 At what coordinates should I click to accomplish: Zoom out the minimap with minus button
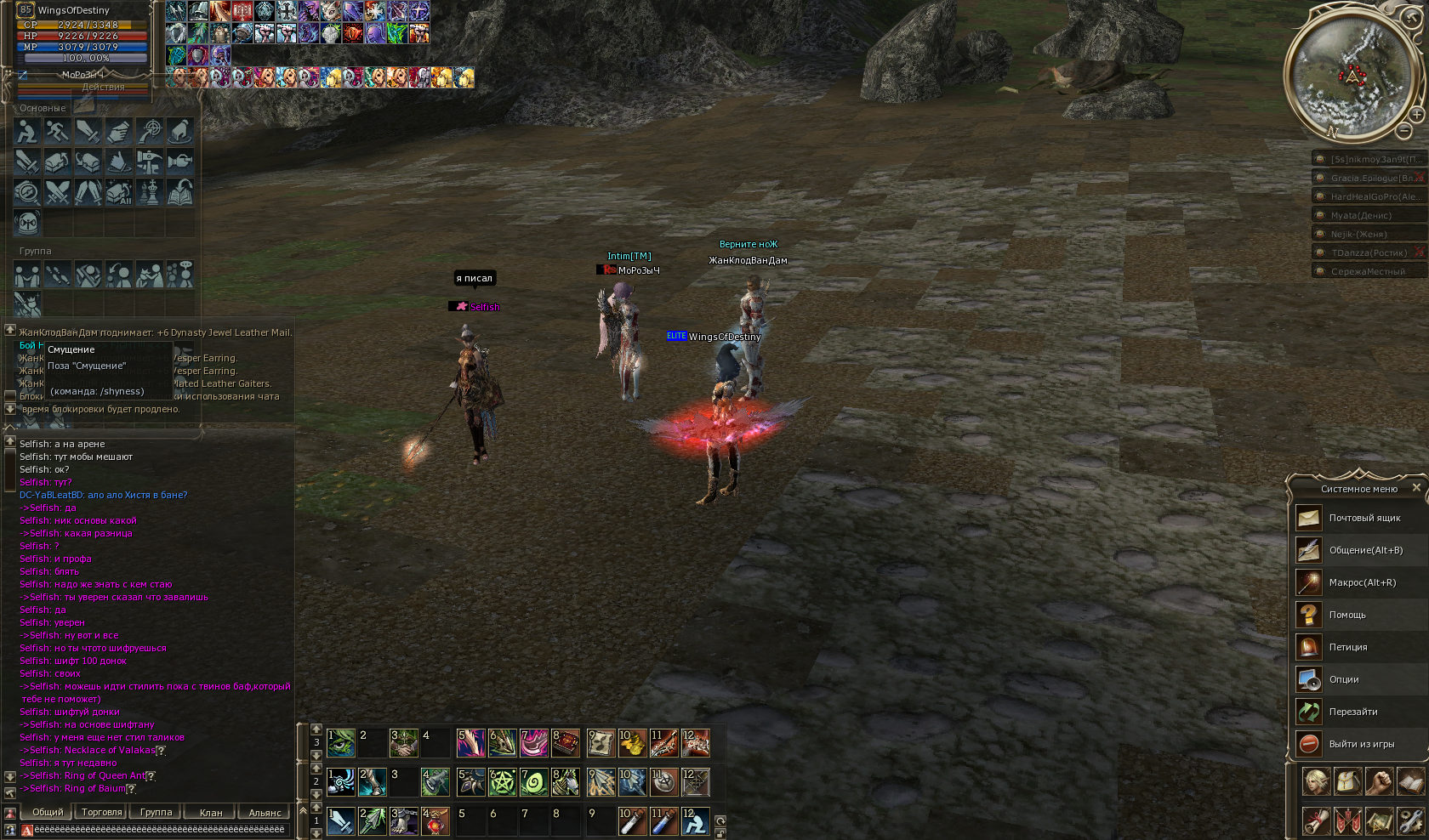coord(1404,131)
